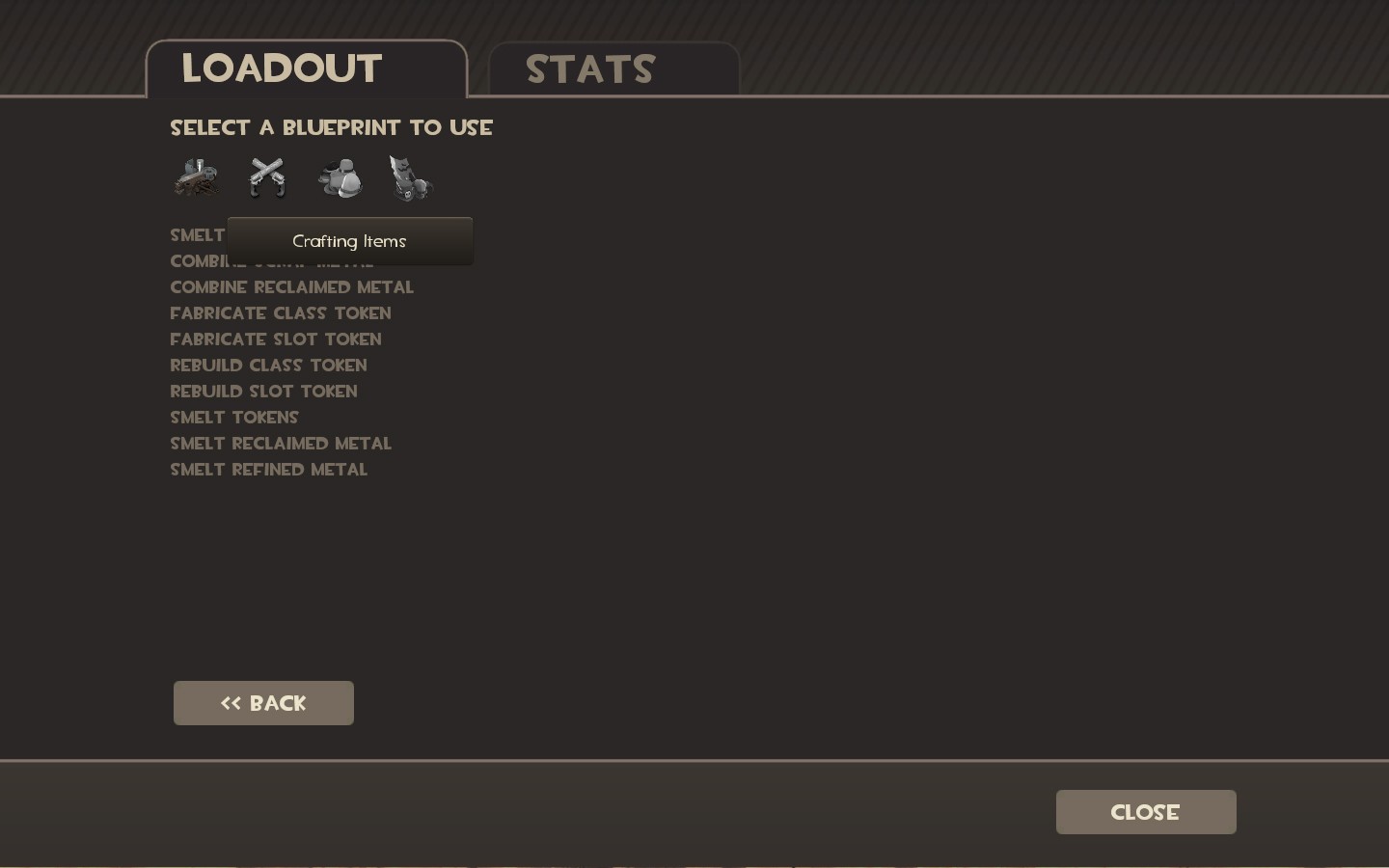This screenshot has height=868, width=1389.
Task: Select the Combine Scrap Metal blueprint
Action: tap(270, 260)
